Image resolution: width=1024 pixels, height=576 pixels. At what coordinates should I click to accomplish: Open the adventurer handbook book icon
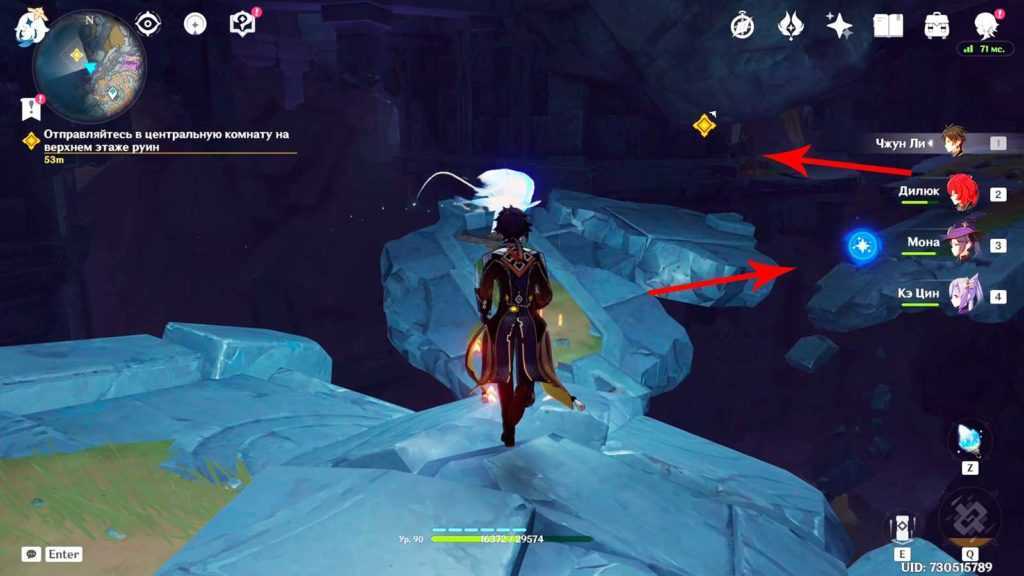(888, 25)
